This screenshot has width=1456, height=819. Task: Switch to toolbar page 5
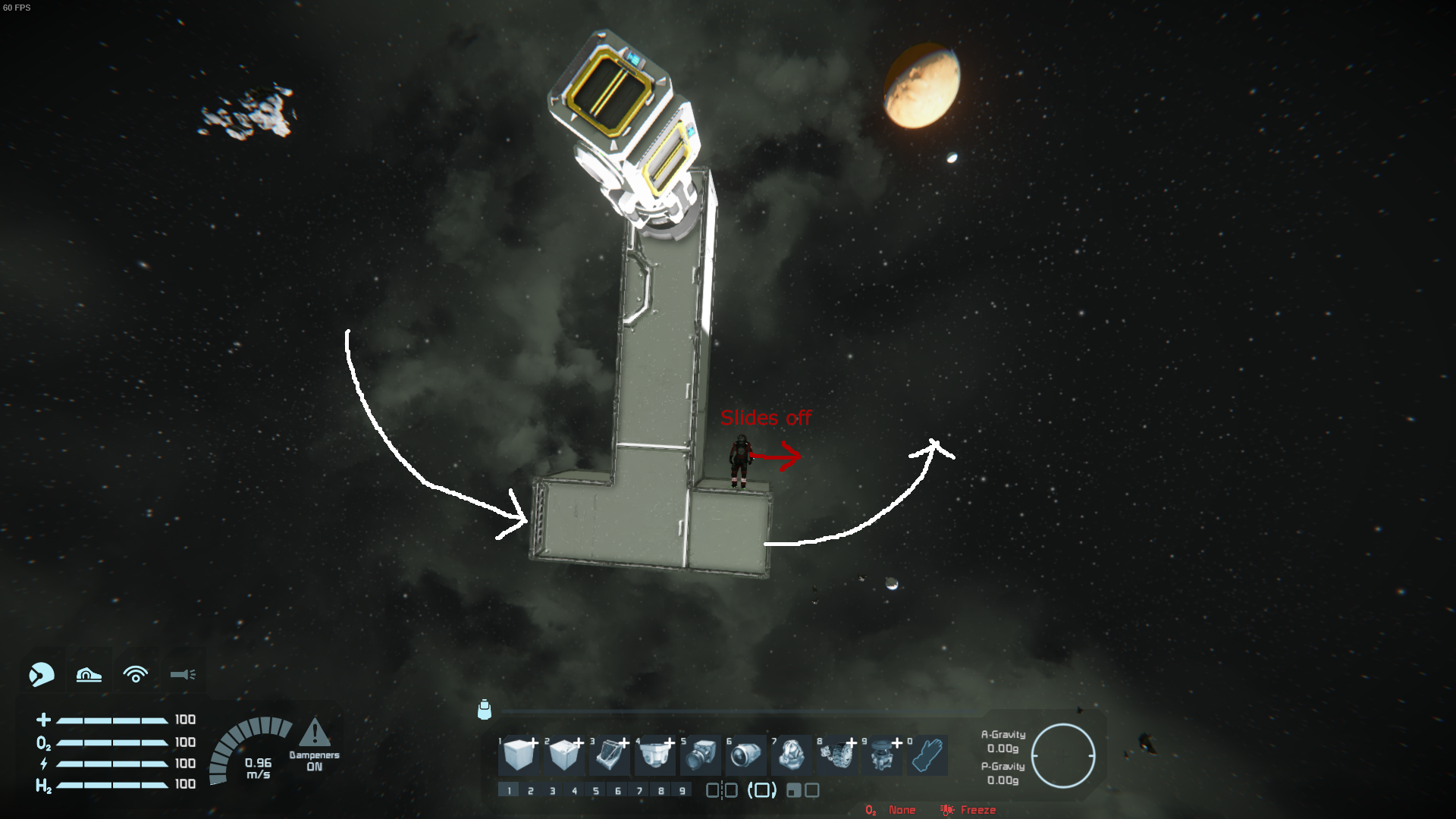coord(596,791)
